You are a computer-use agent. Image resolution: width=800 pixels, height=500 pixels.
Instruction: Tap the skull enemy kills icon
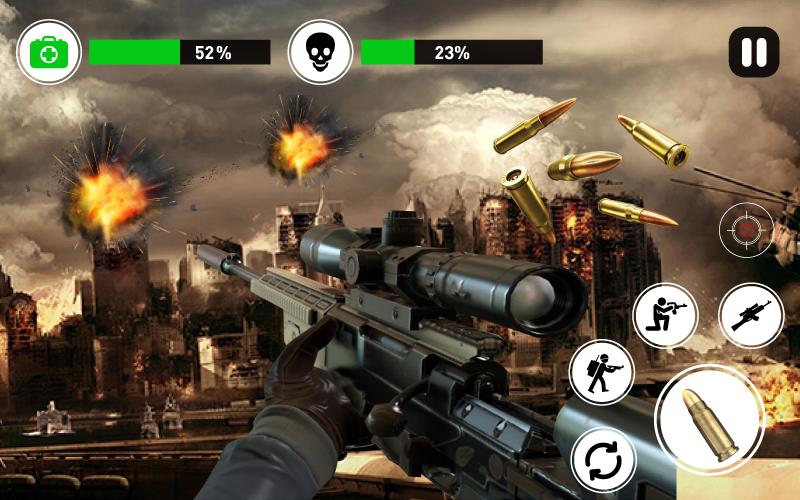320,52
